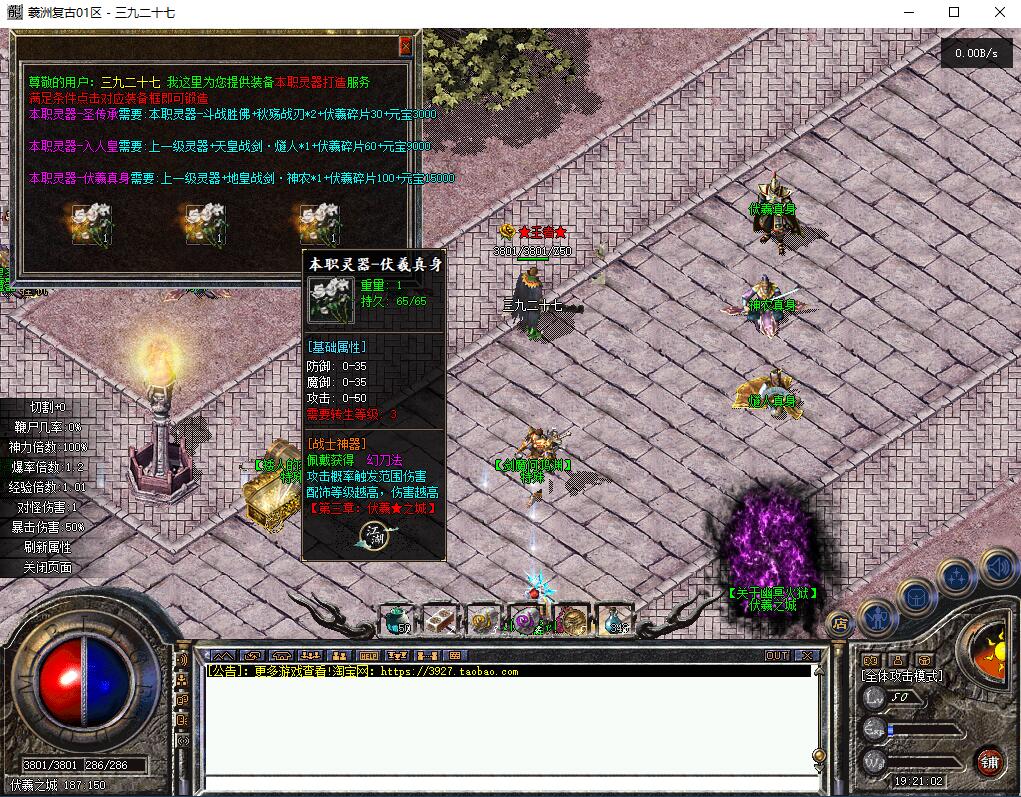Use the blue potion flask in hotbar
Viewport: 1021px width, 797px height.
[615, 620]
